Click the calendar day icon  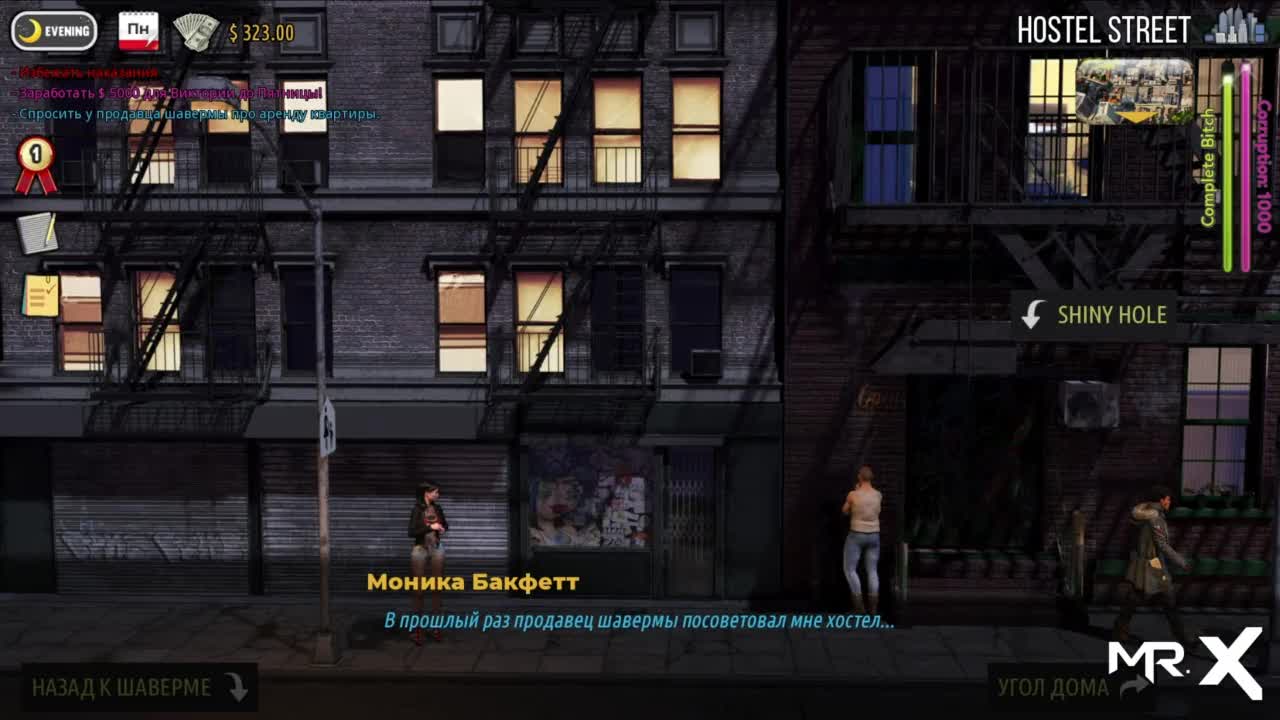point(139,31)
